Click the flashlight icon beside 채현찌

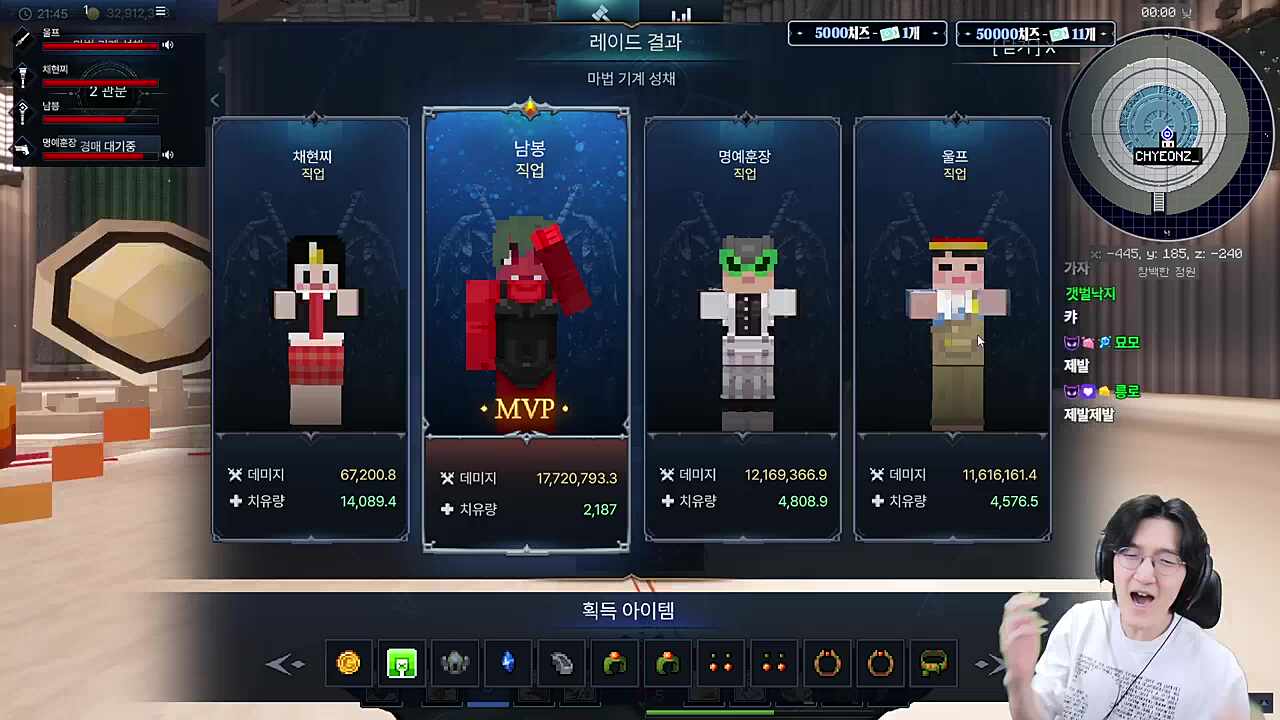click(x=21, y=75)
